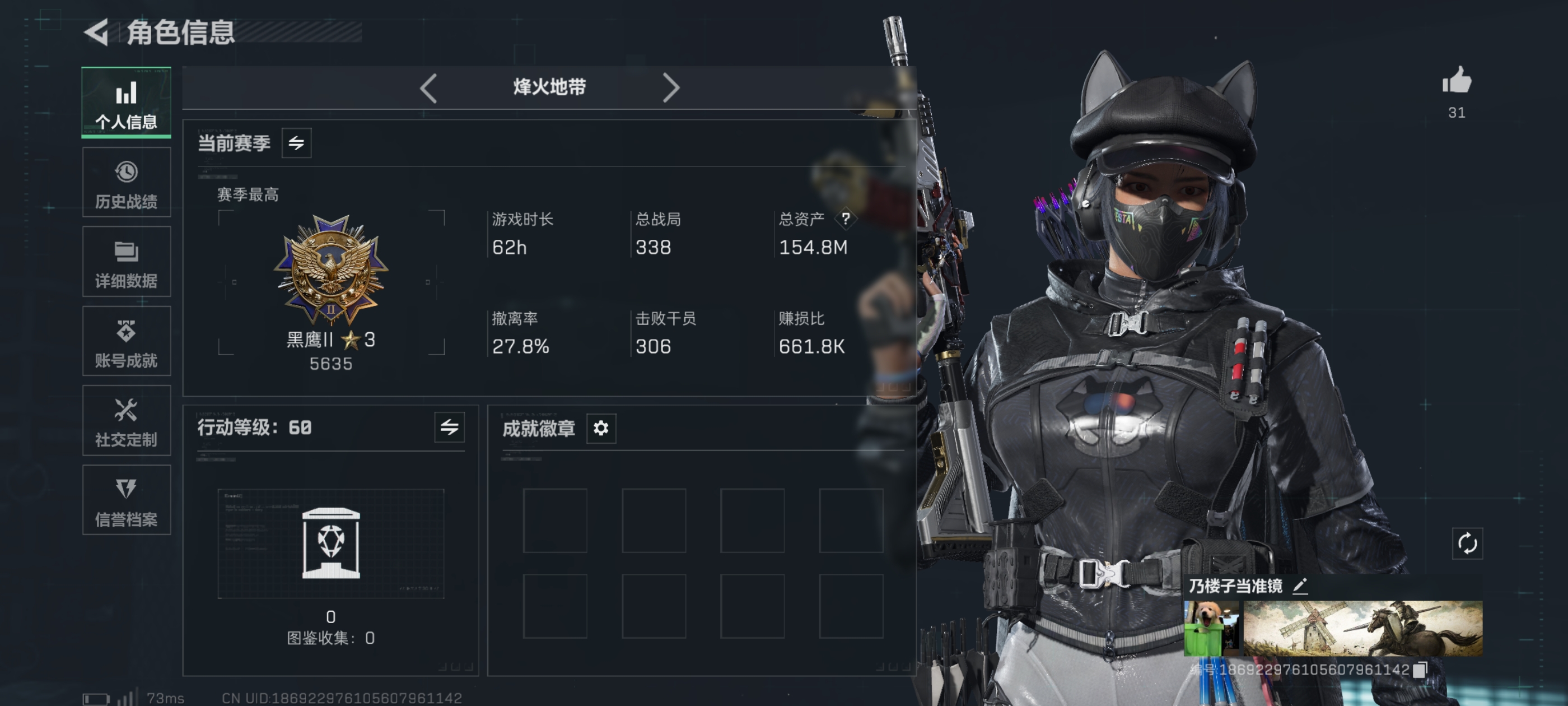
Task: Switch to the 个人信息 tab
Action: click(126, 103)
